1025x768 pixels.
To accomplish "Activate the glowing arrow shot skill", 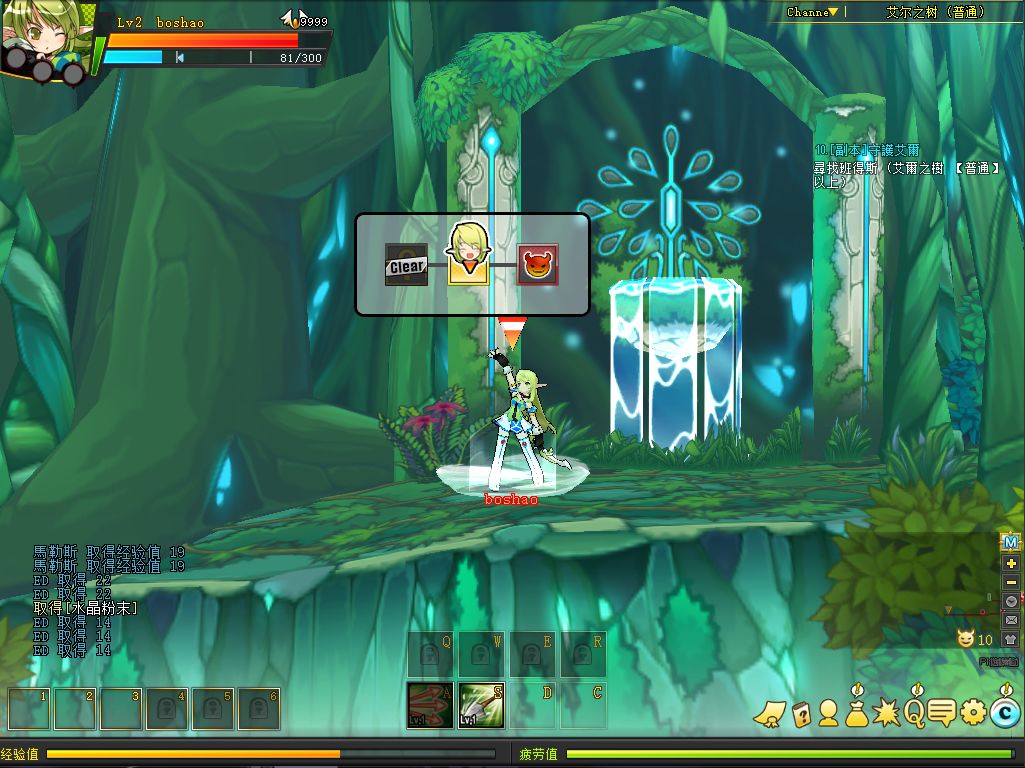I will pos(480,705).
